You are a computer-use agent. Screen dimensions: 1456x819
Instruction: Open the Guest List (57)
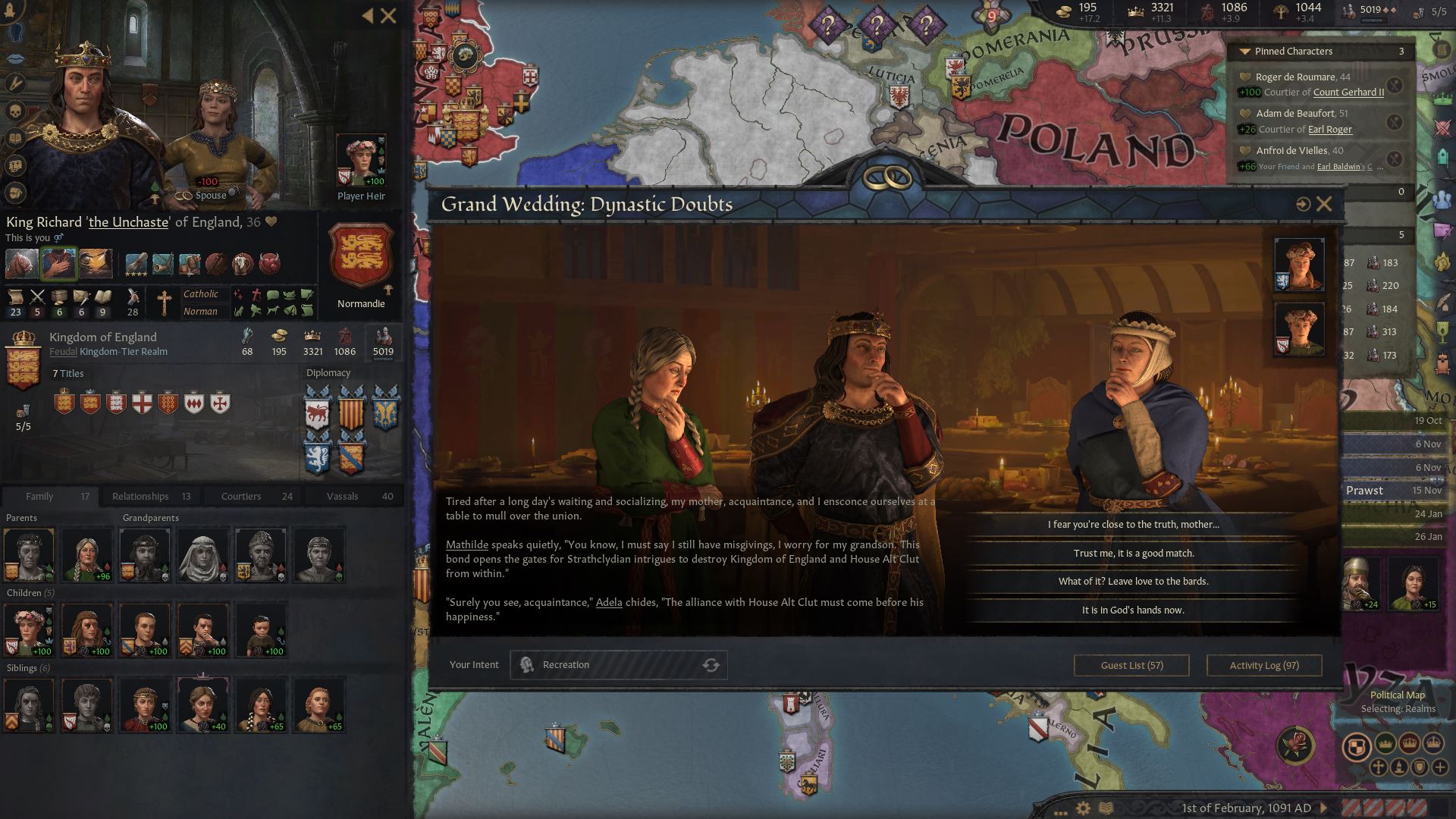click(1131, 665)
